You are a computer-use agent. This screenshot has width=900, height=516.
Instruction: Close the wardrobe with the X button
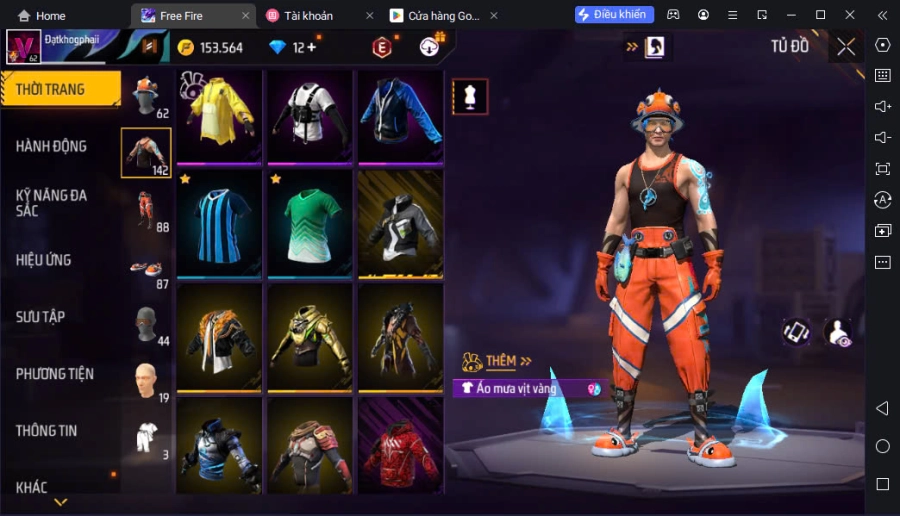[x=846, y=46]
